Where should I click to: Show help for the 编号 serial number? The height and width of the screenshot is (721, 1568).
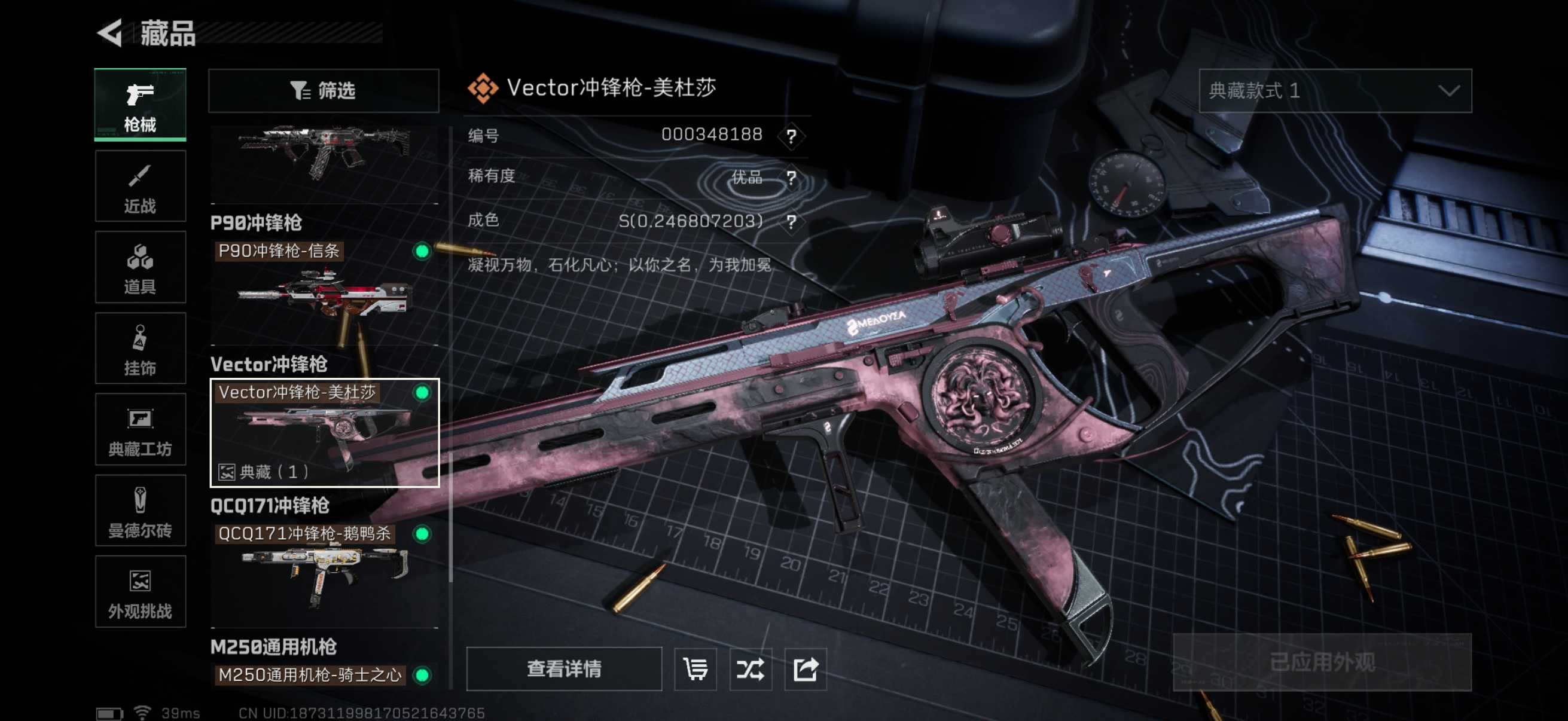791,136
